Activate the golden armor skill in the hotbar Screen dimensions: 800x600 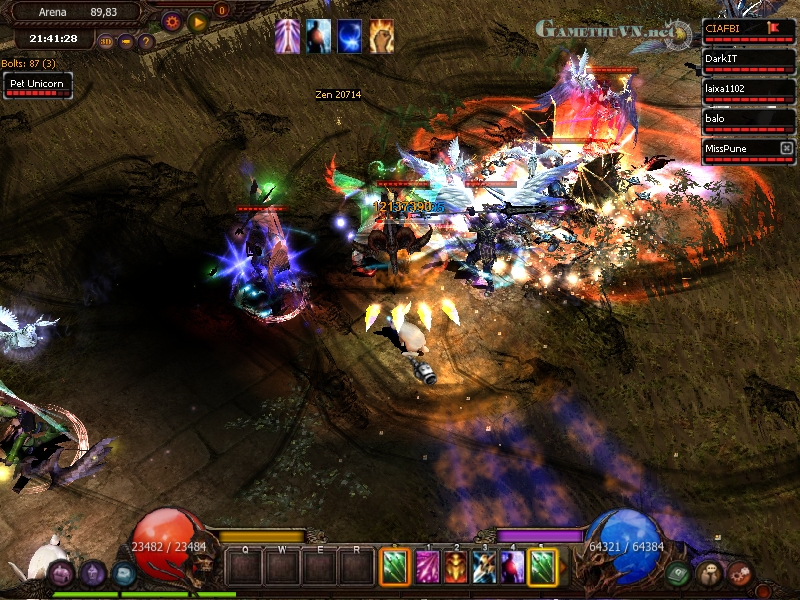tap(456, 567)
